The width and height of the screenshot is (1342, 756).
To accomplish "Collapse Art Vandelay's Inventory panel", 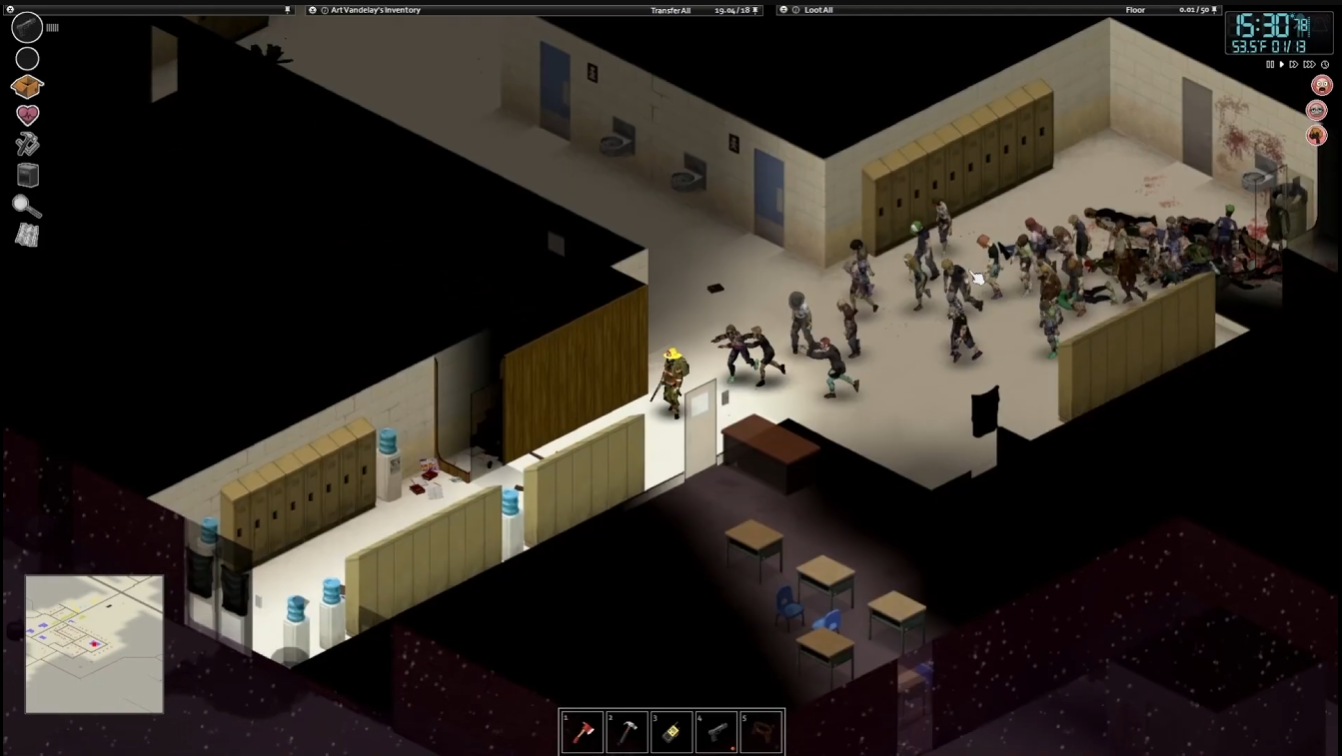I will tap(313, 10).
